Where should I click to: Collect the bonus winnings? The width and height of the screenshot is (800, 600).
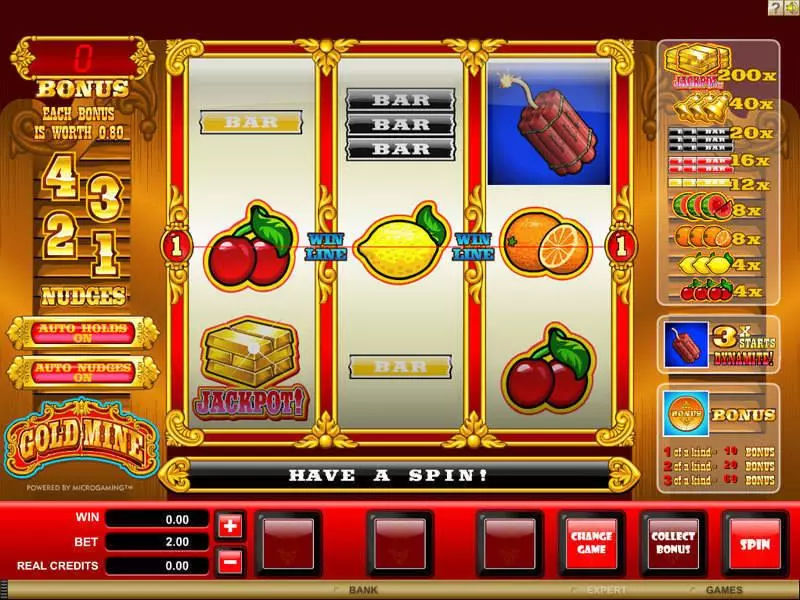pos(673,543)
